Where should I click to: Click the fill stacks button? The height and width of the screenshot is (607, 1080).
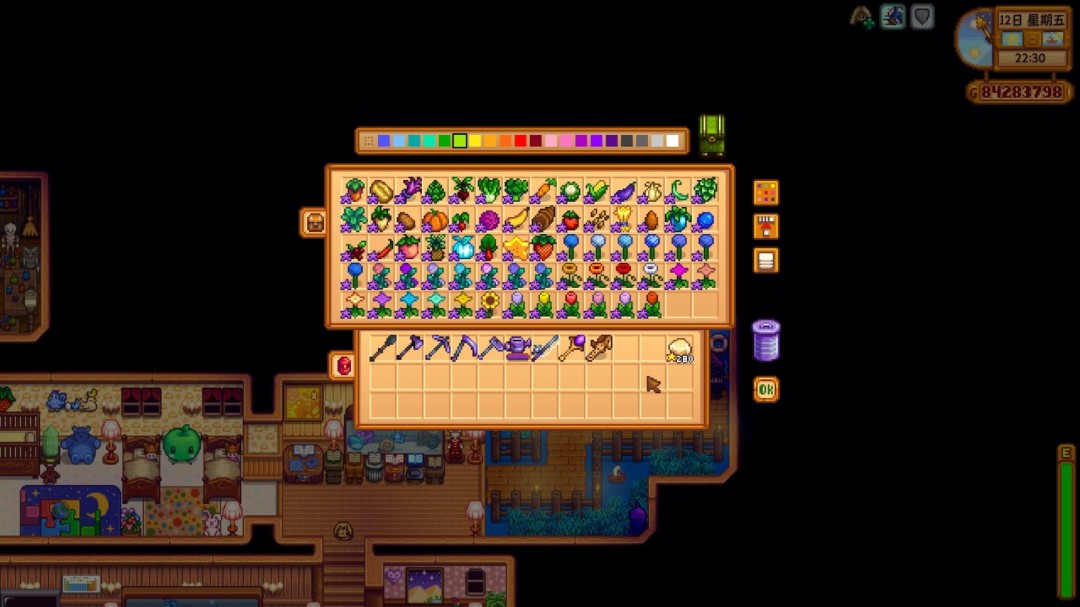pyautogui.click(x=766, y=227)
